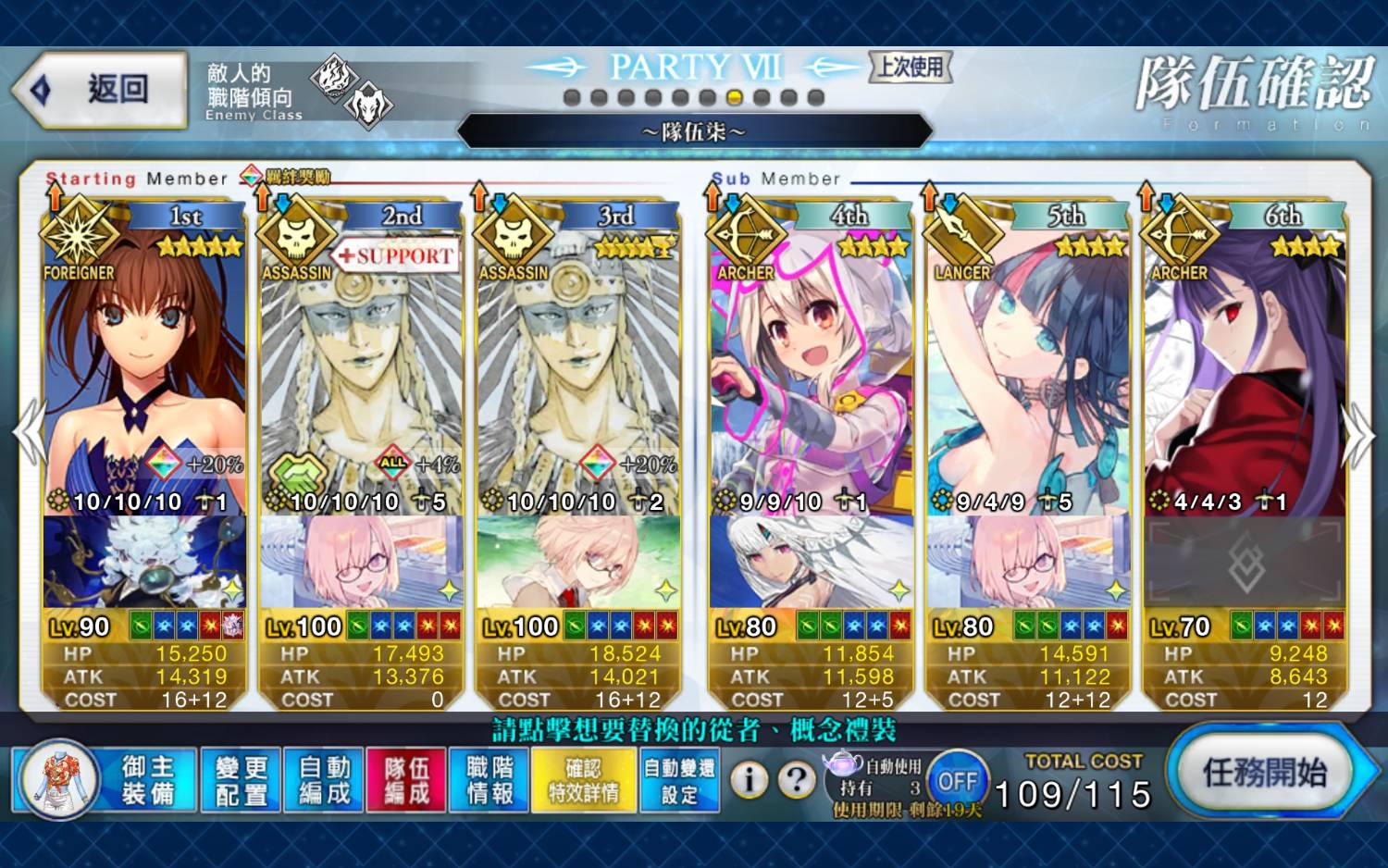Show 職階情報 class information
Image resolution: width=1388 pixels, height=868 pixels.
[490, 780]
